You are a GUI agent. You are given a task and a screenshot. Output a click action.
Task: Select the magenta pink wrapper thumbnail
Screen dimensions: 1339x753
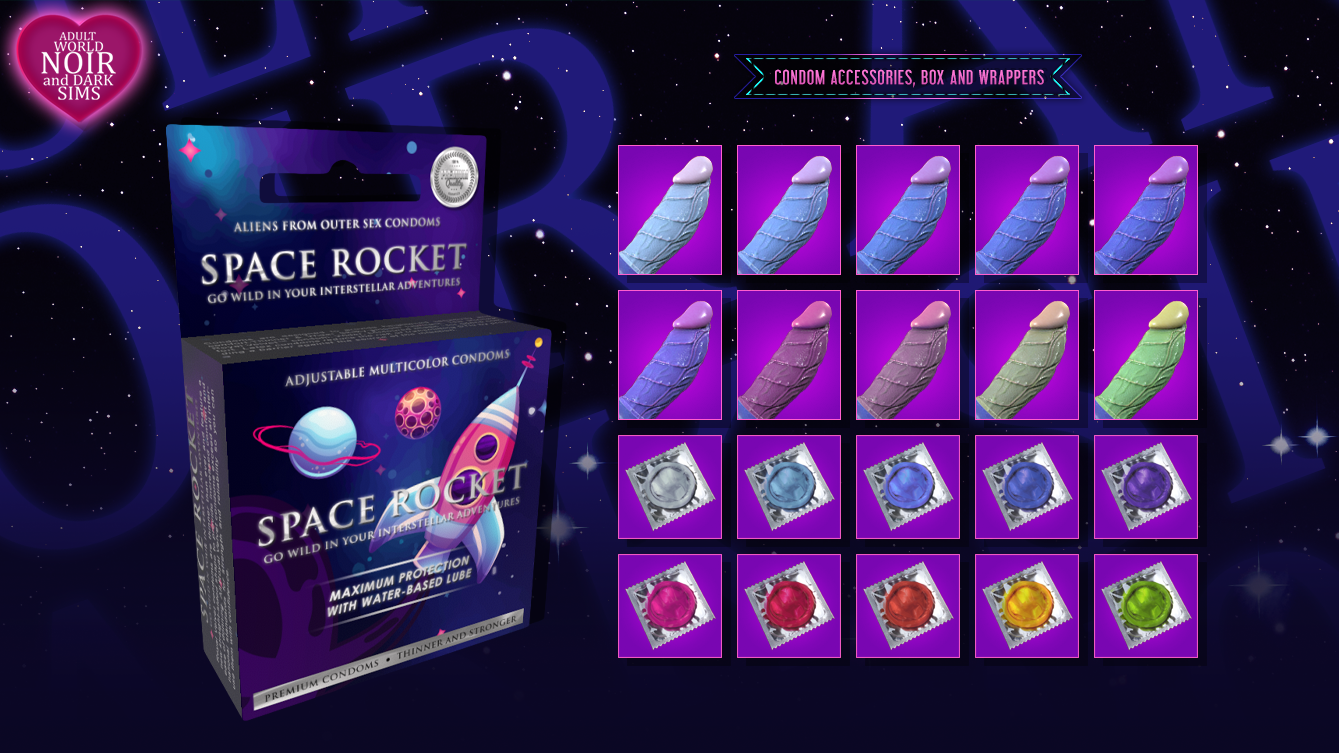[x=669, y=606]
